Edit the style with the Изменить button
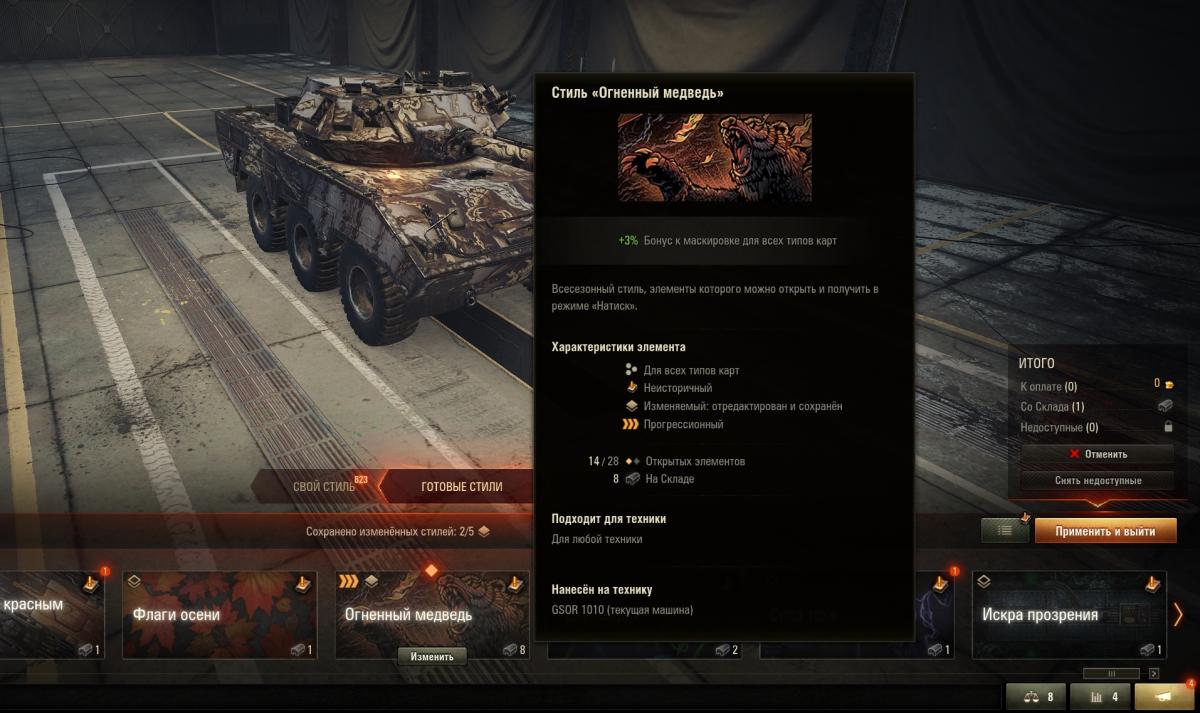1200x713 pixels. (432, 656)
